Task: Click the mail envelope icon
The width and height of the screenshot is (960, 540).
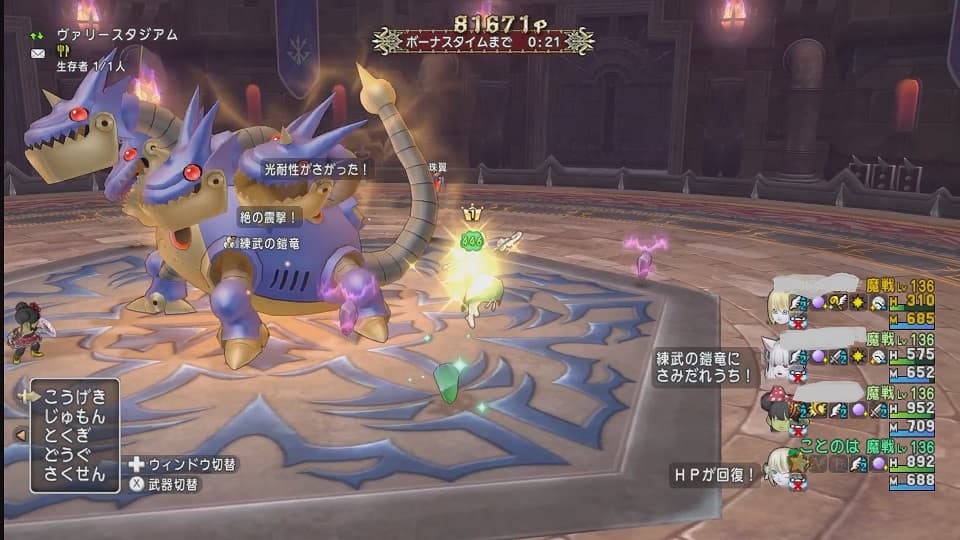Action: [x=38, y=53]
